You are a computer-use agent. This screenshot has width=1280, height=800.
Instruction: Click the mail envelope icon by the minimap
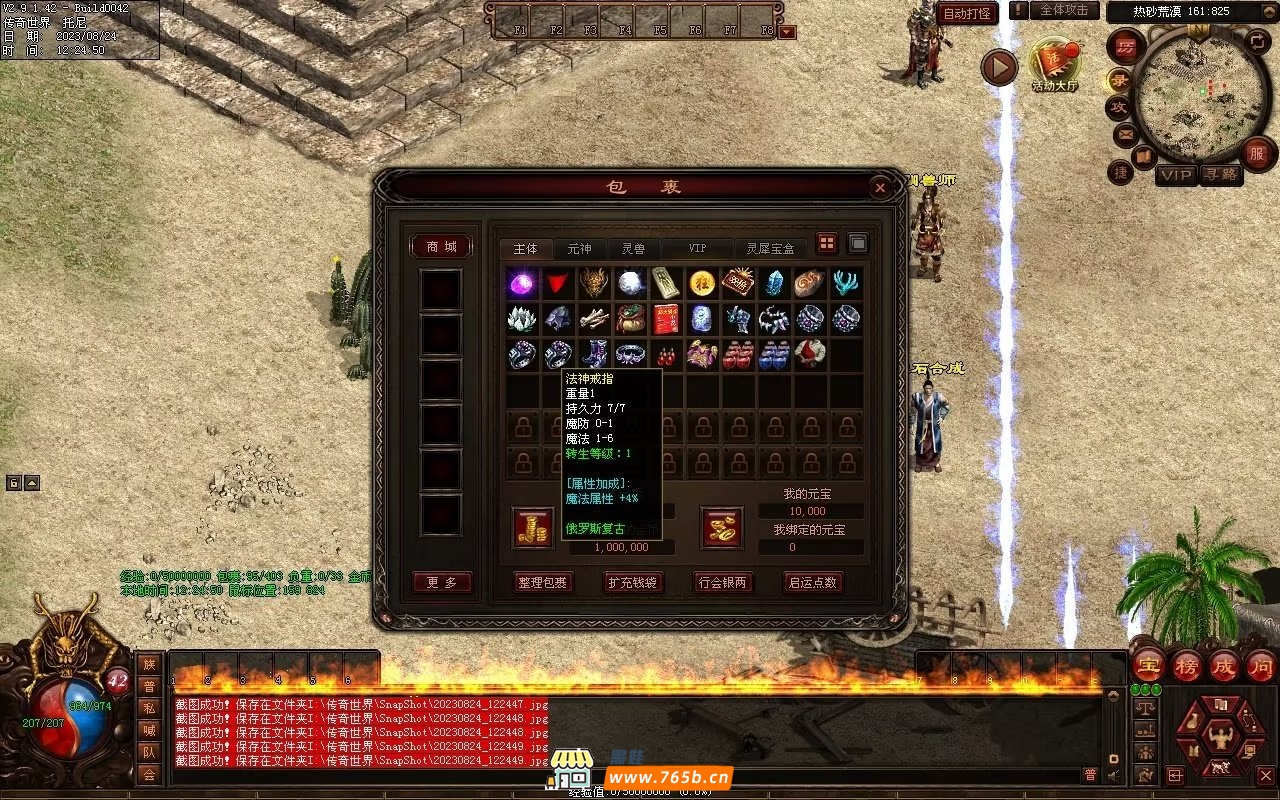[1126, 134]
